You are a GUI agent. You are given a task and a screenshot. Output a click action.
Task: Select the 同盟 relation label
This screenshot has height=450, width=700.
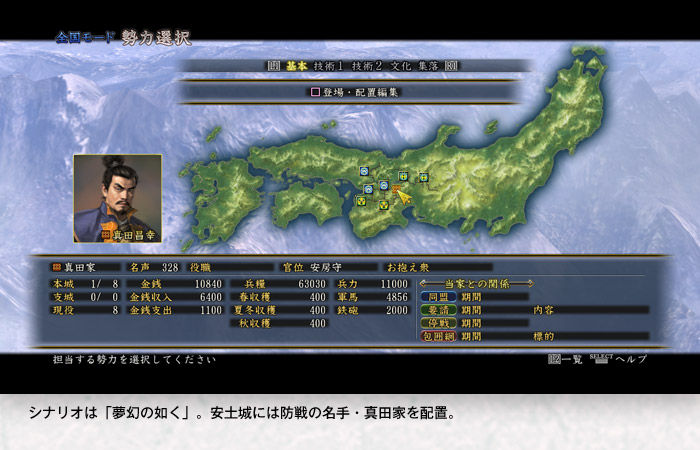coord(438,297)
